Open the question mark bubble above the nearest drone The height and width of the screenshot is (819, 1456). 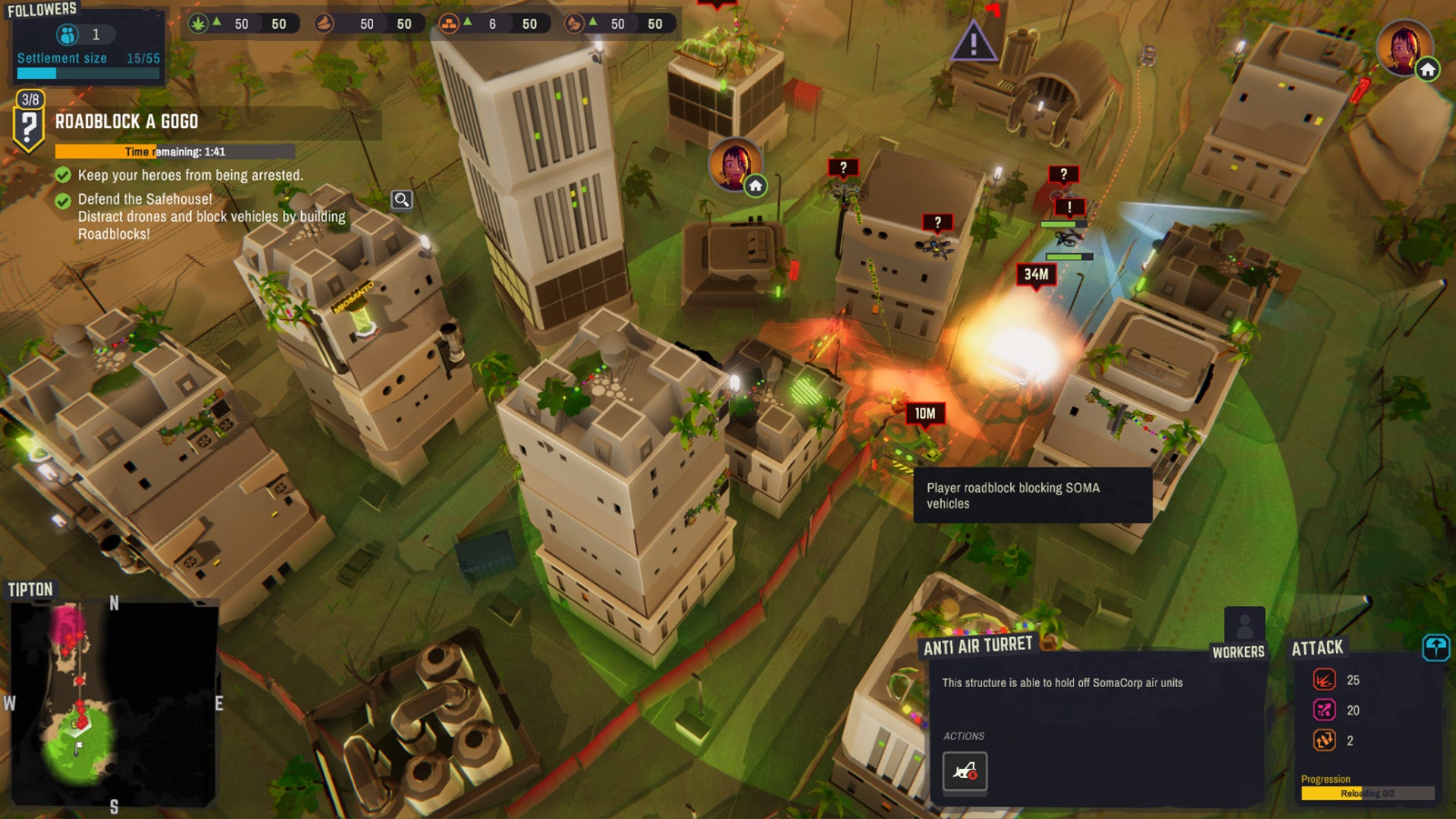coord(938,222)
